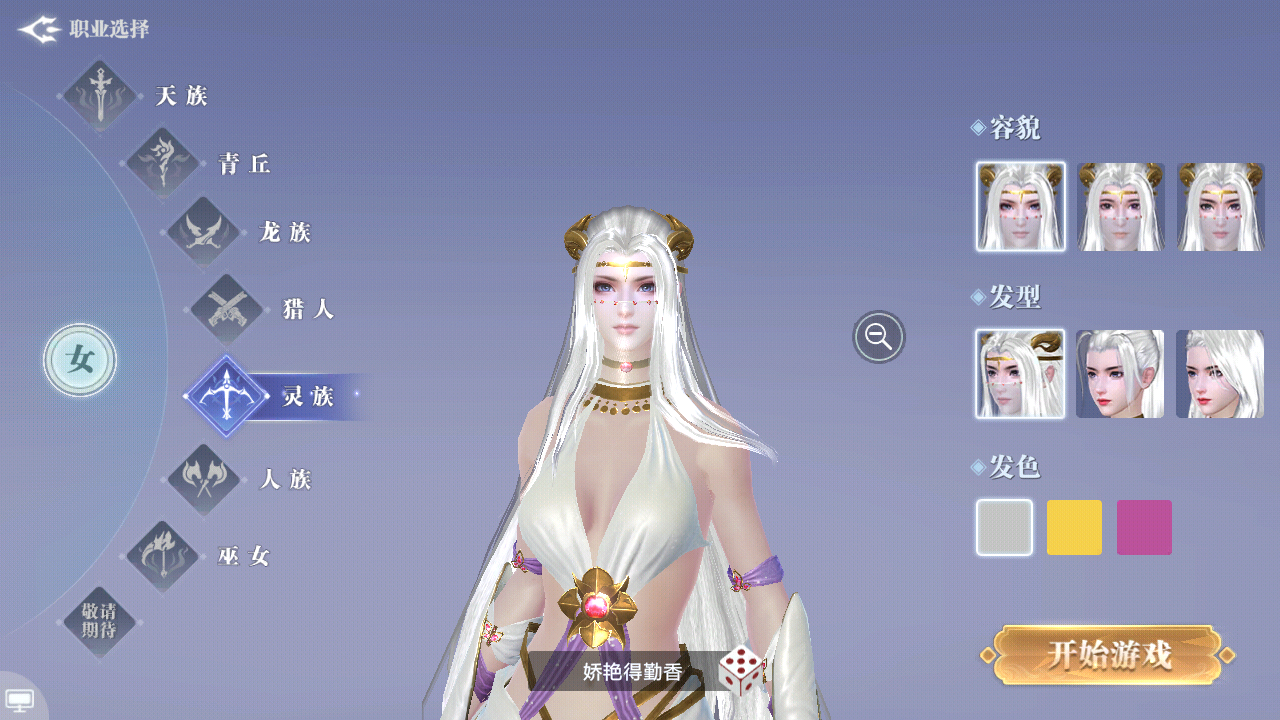The width and height of the screenshot is (1280, 720).
Task: Select the 天族 class
Action: (x=100, y=96)
